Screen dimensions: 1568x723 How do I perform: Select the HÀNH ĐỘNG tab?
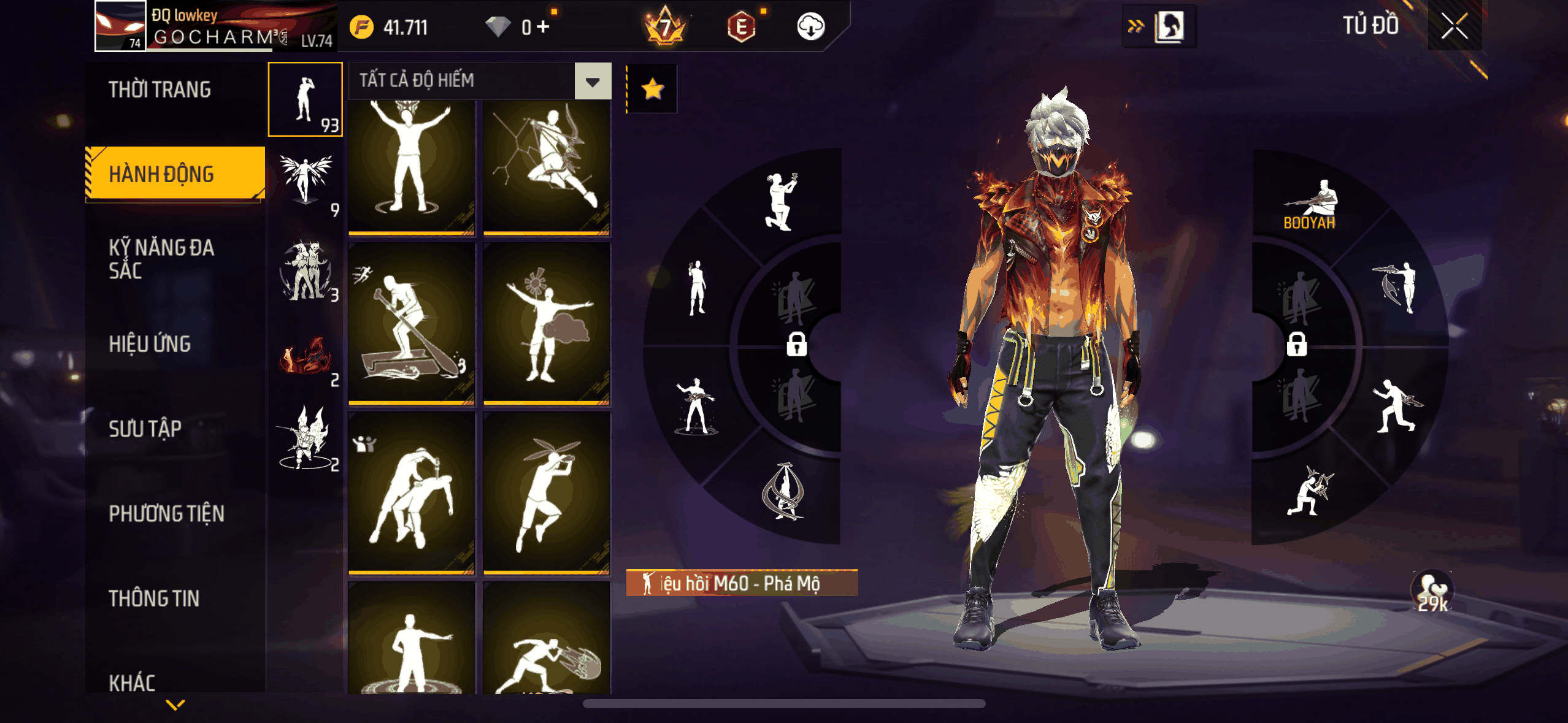pos(162,175)
